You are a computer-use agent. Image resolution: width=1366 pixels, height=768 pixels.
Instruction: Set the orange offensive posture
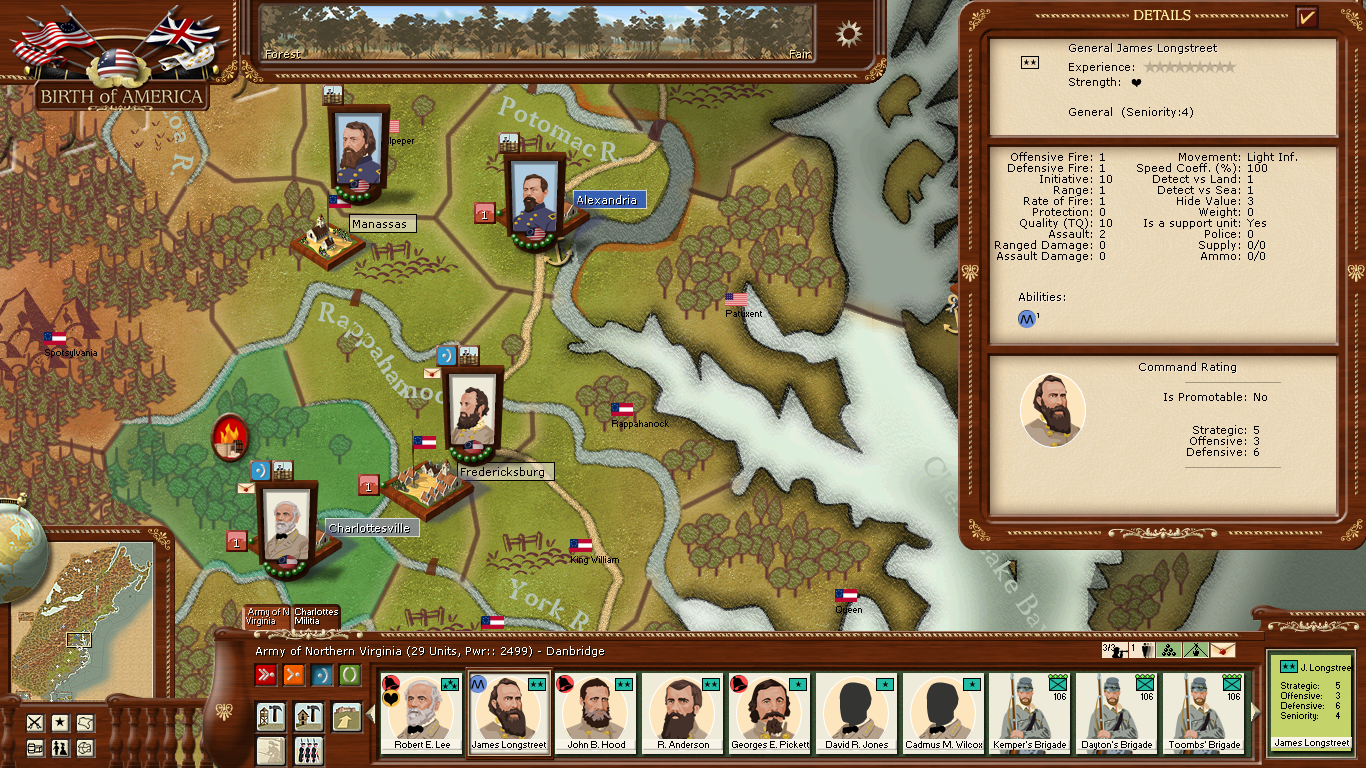pos(294,675)
